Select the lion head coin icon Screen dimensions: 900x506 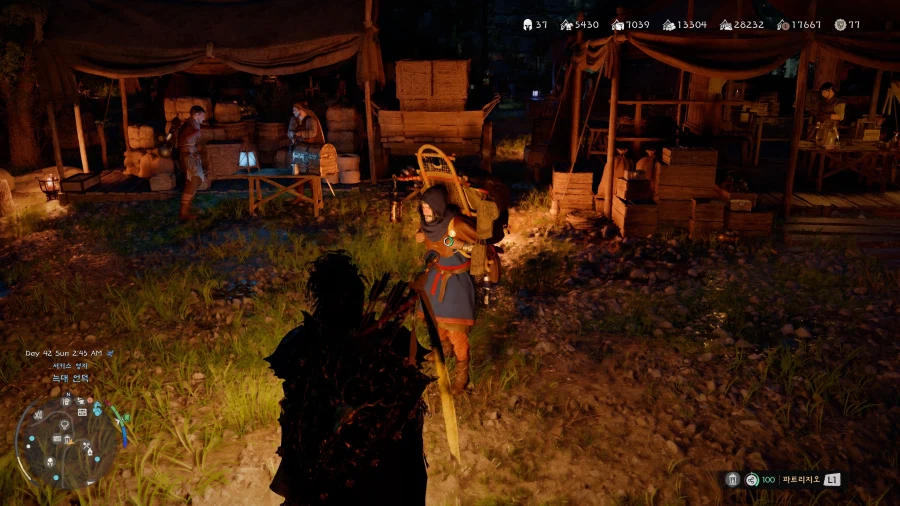tap(840, 24)
